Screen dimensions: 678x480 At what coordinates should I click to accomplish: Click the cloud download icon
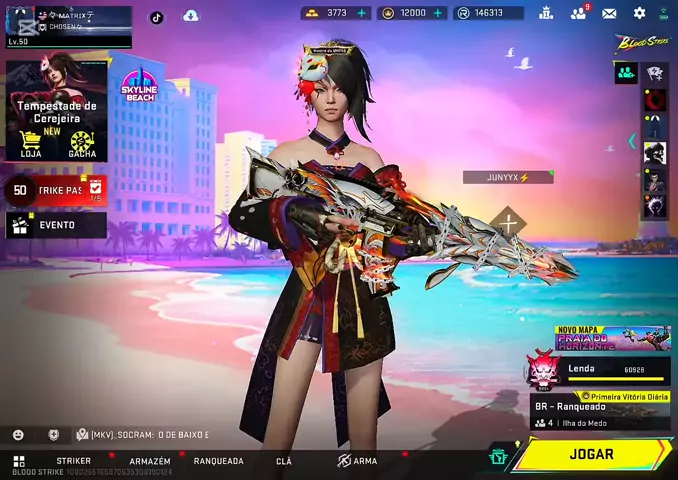click(190, 16)
